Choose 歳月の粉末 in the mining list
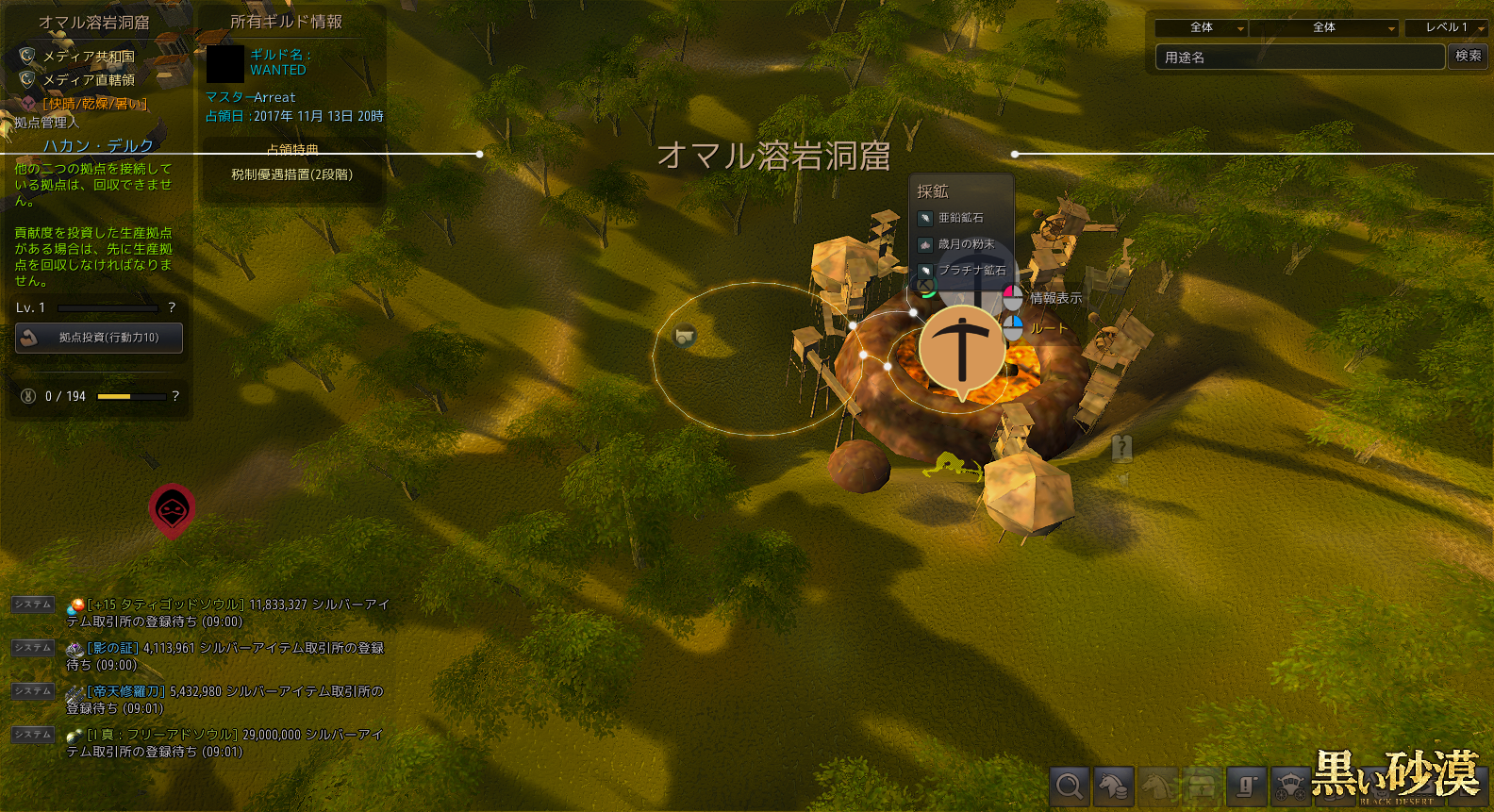 coord(965,244)
